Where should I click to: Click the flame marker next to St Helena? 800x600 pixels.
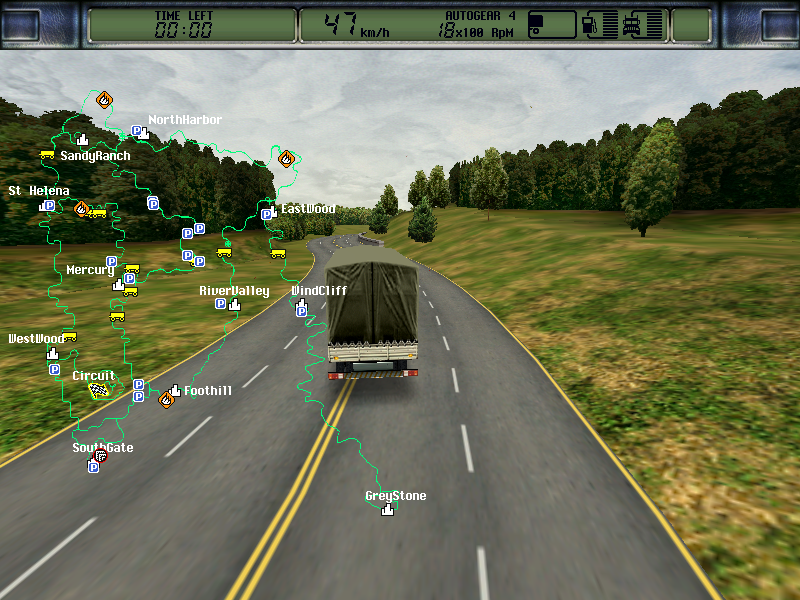click(81, 209)
